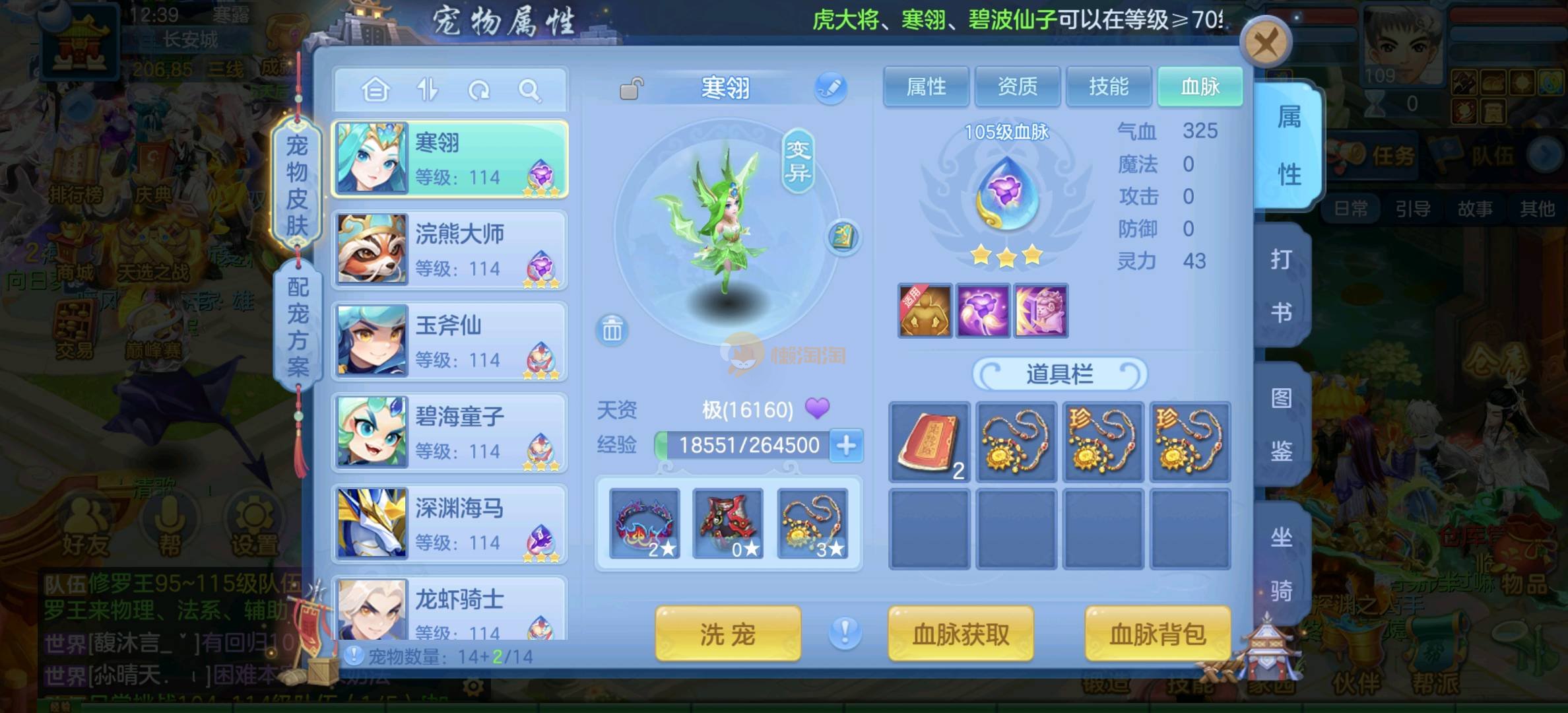This screenshot has width=1568, height=713.
Task: Select 碧海童子 from the pet list
Action: click(x=450, y=432)
